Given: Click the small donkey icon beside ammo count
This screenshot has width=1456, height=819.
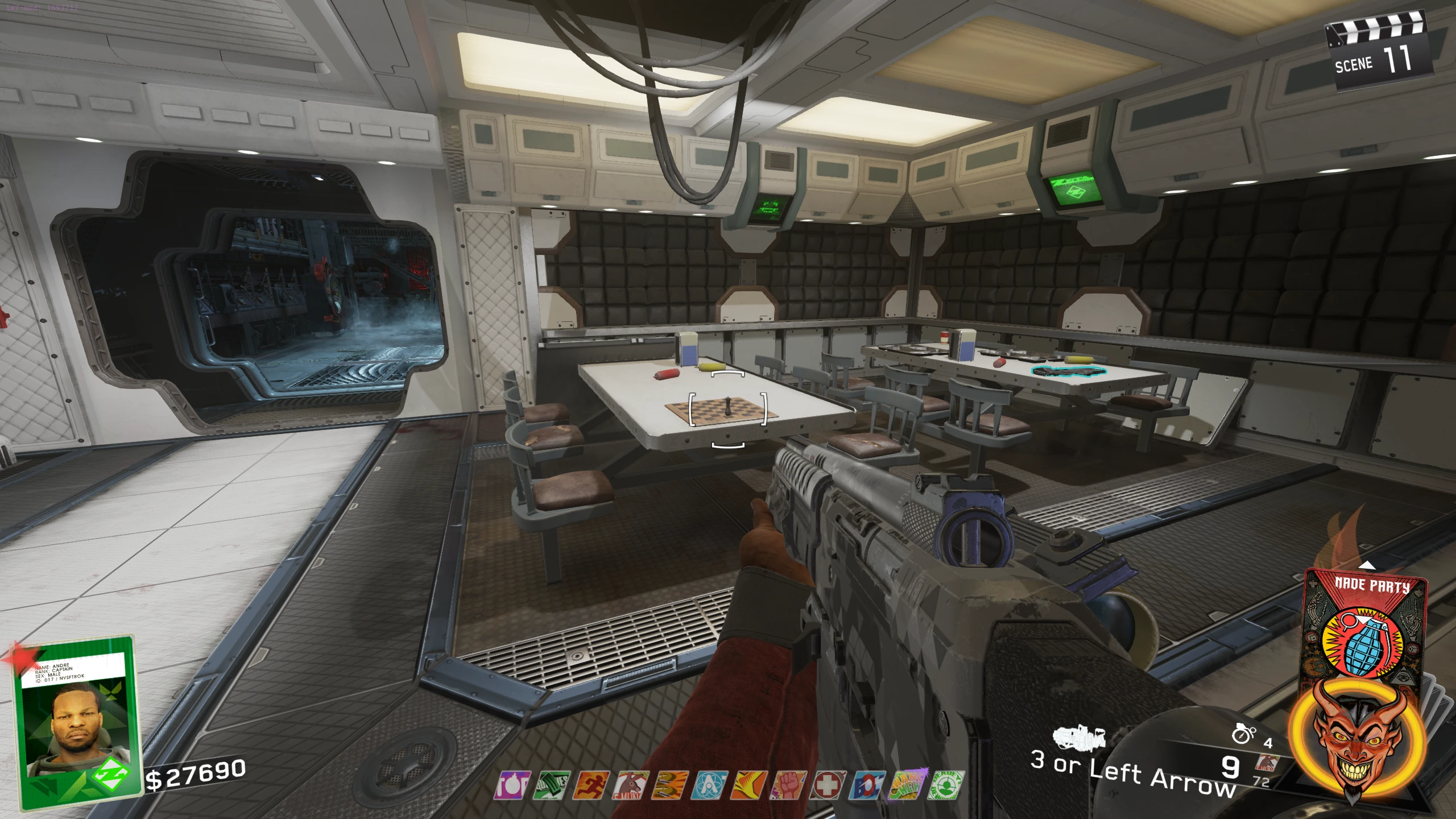Looking at the screenshot, I should (1266, 763).
